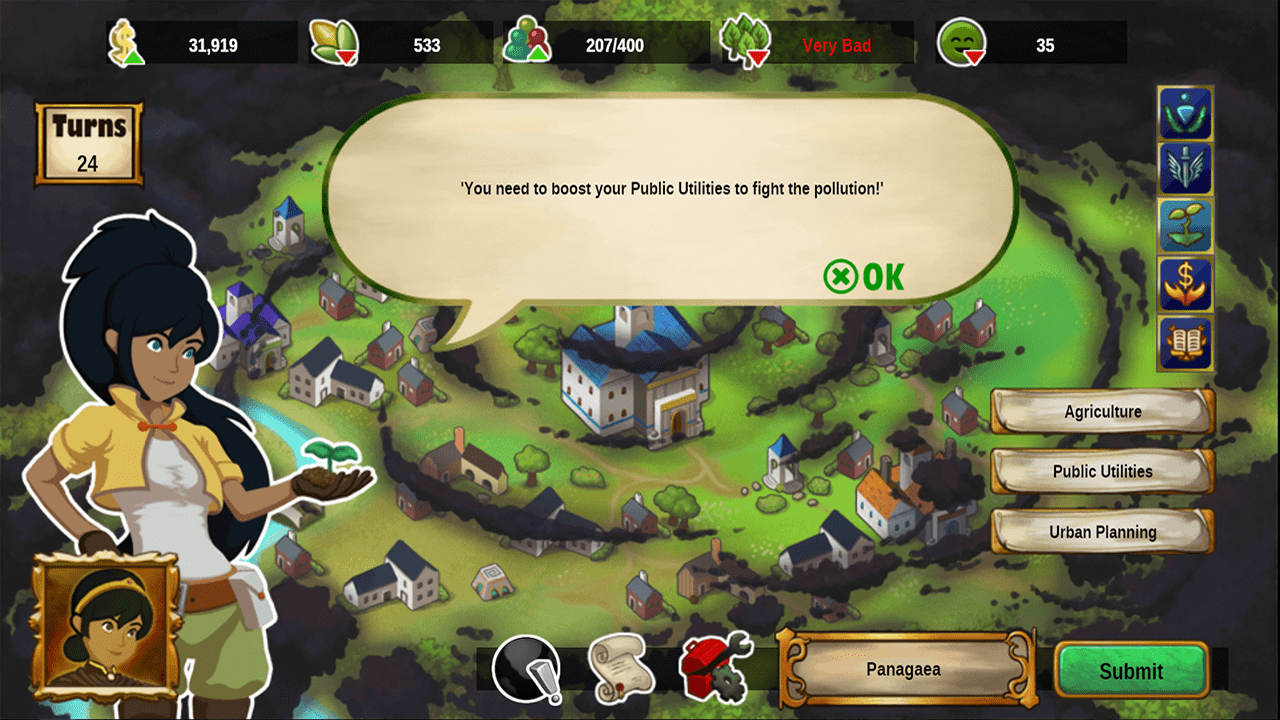Open the Agriculture policy option
This screenshot has width=1280, height=720.
coord(1102,411)
